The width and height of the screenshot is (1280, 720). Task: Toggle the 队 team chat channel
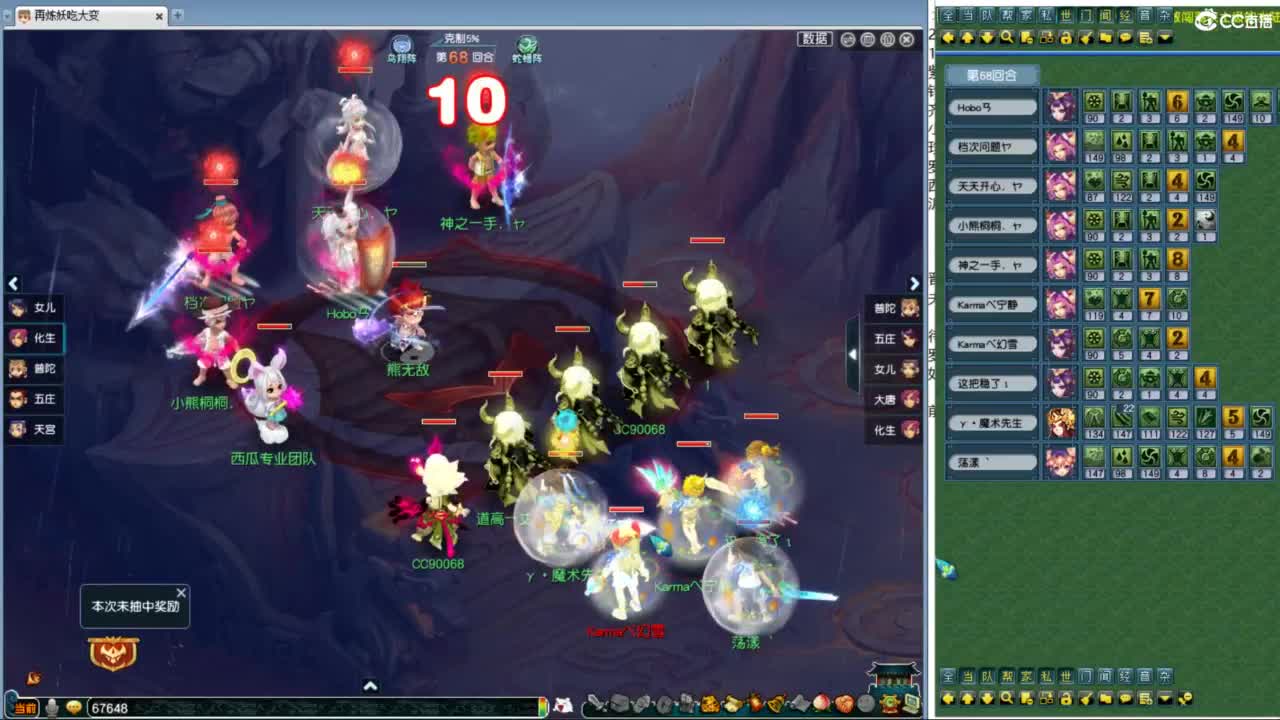click(x=985, y=13)
